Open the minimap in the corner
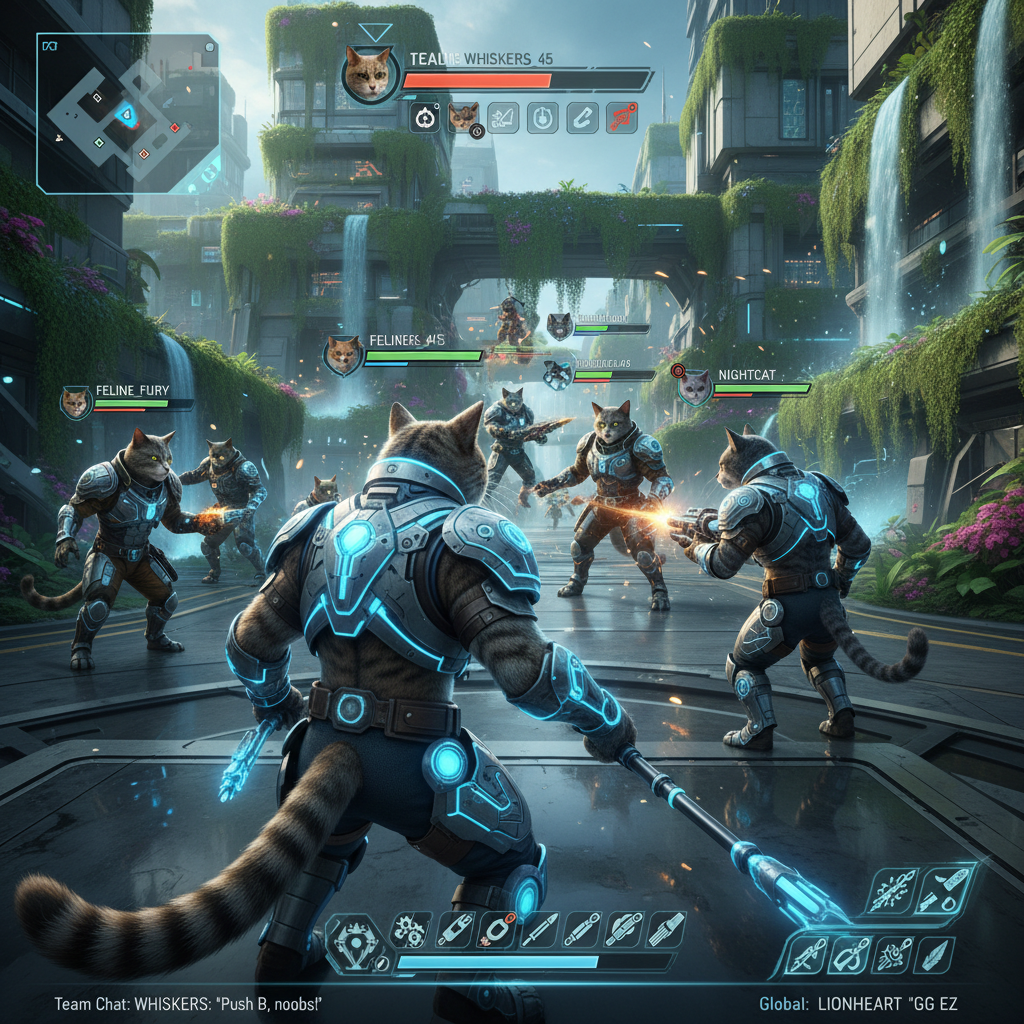Viewport: 1024px width, 1024px height. [x=127, y=113]
